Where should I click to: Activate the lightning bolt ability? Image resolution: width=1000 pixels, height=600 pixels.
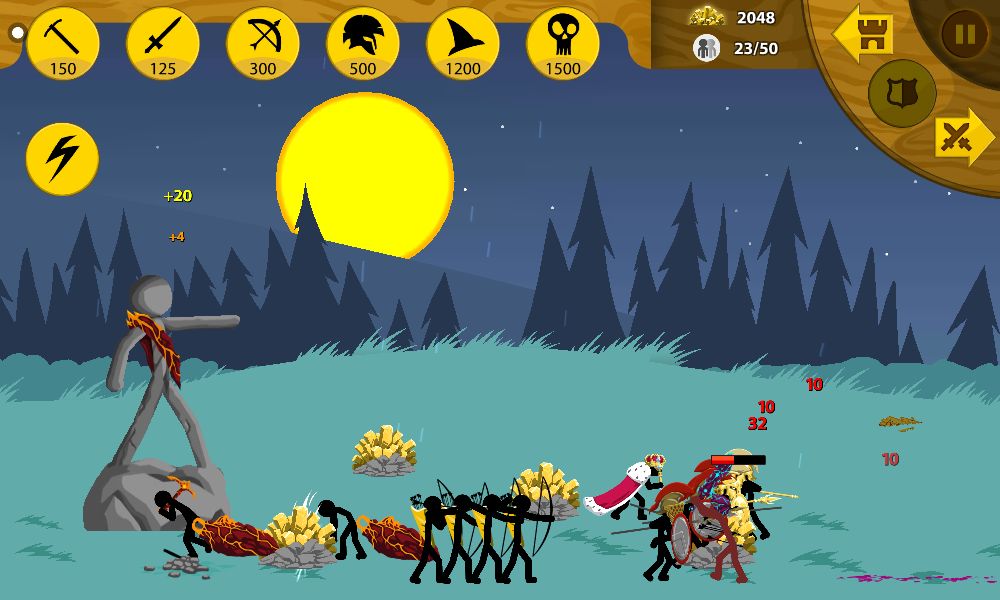[x=62, y=159]
